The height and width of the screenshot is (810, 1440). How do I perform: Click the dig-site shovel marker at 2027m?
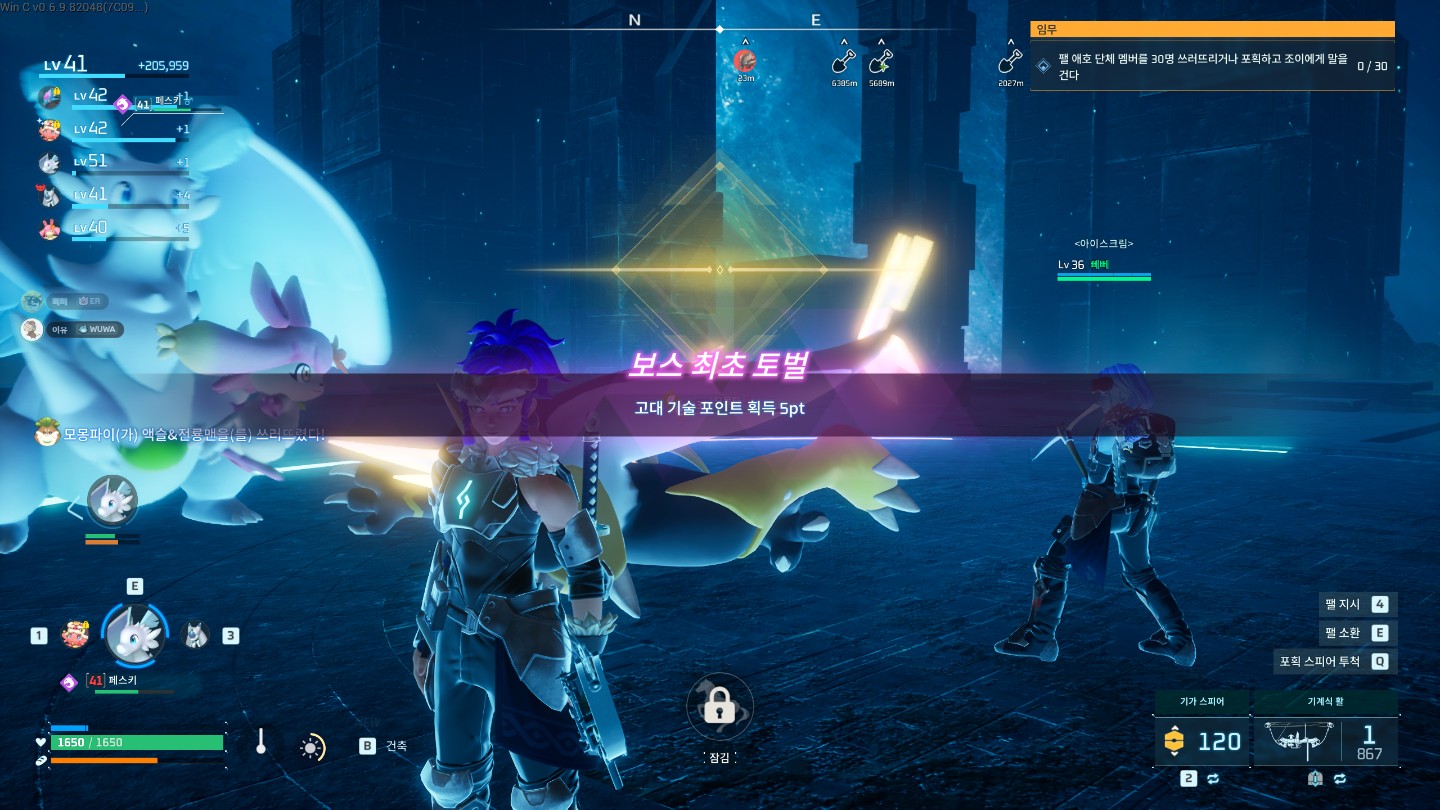click(1010, 63)
